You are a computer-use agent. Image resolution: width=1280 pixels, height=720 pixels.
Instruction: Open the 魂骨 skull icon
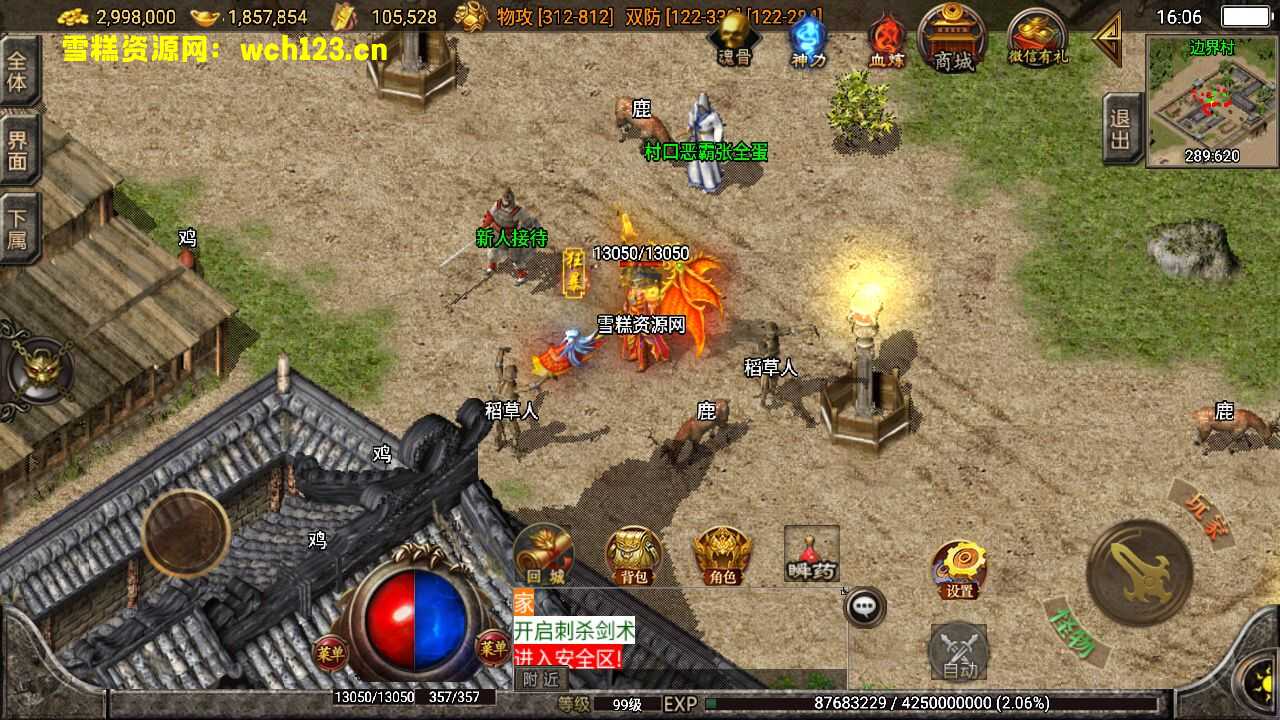734,38
